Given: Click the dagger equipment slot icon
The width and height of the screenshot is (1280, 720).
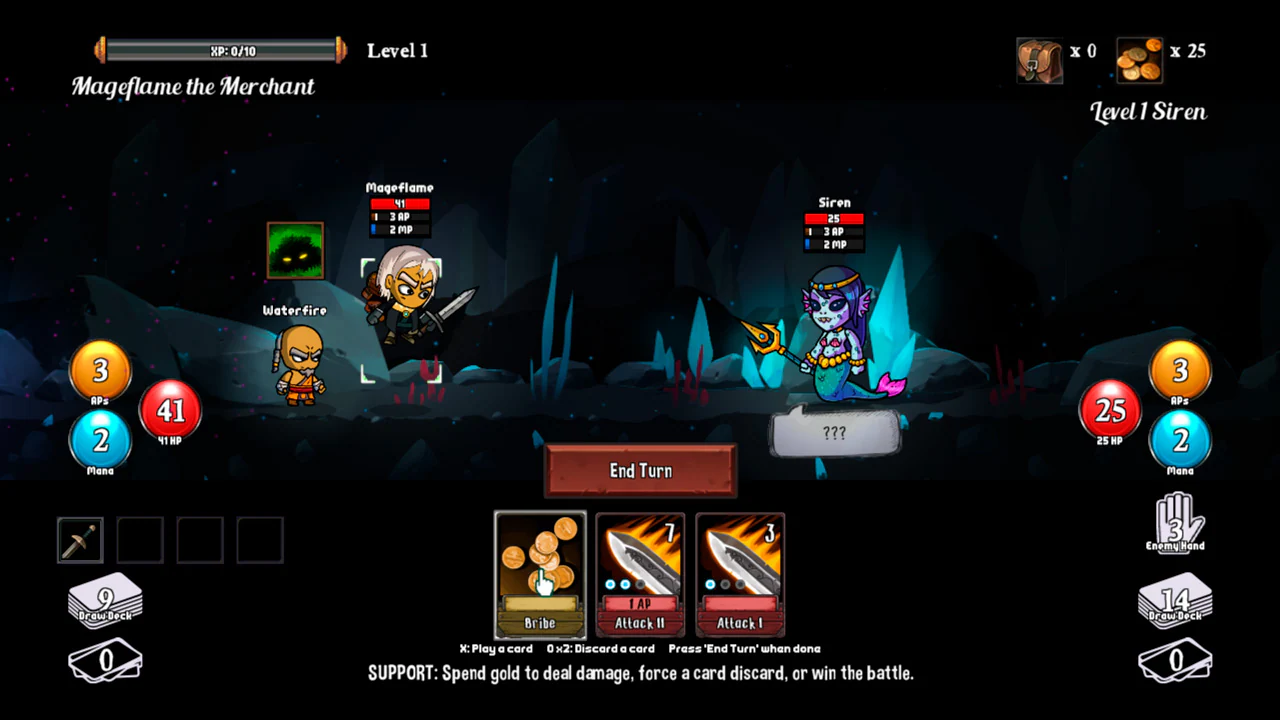Looking at the screenshot, I should [79, 538].
